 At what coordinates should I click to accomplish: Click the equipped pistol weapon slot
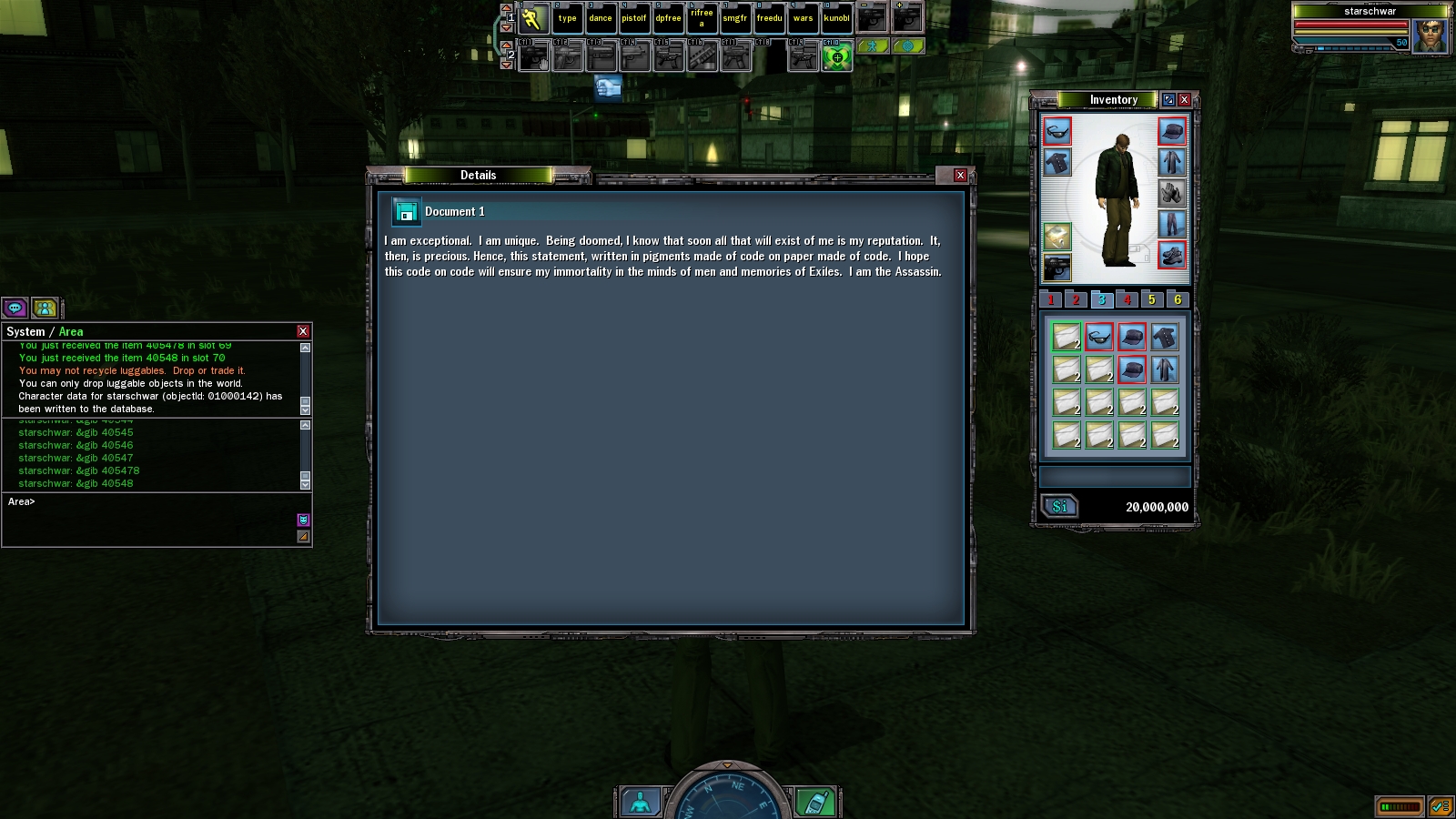pyautogui.click(x=1057, y=268)
